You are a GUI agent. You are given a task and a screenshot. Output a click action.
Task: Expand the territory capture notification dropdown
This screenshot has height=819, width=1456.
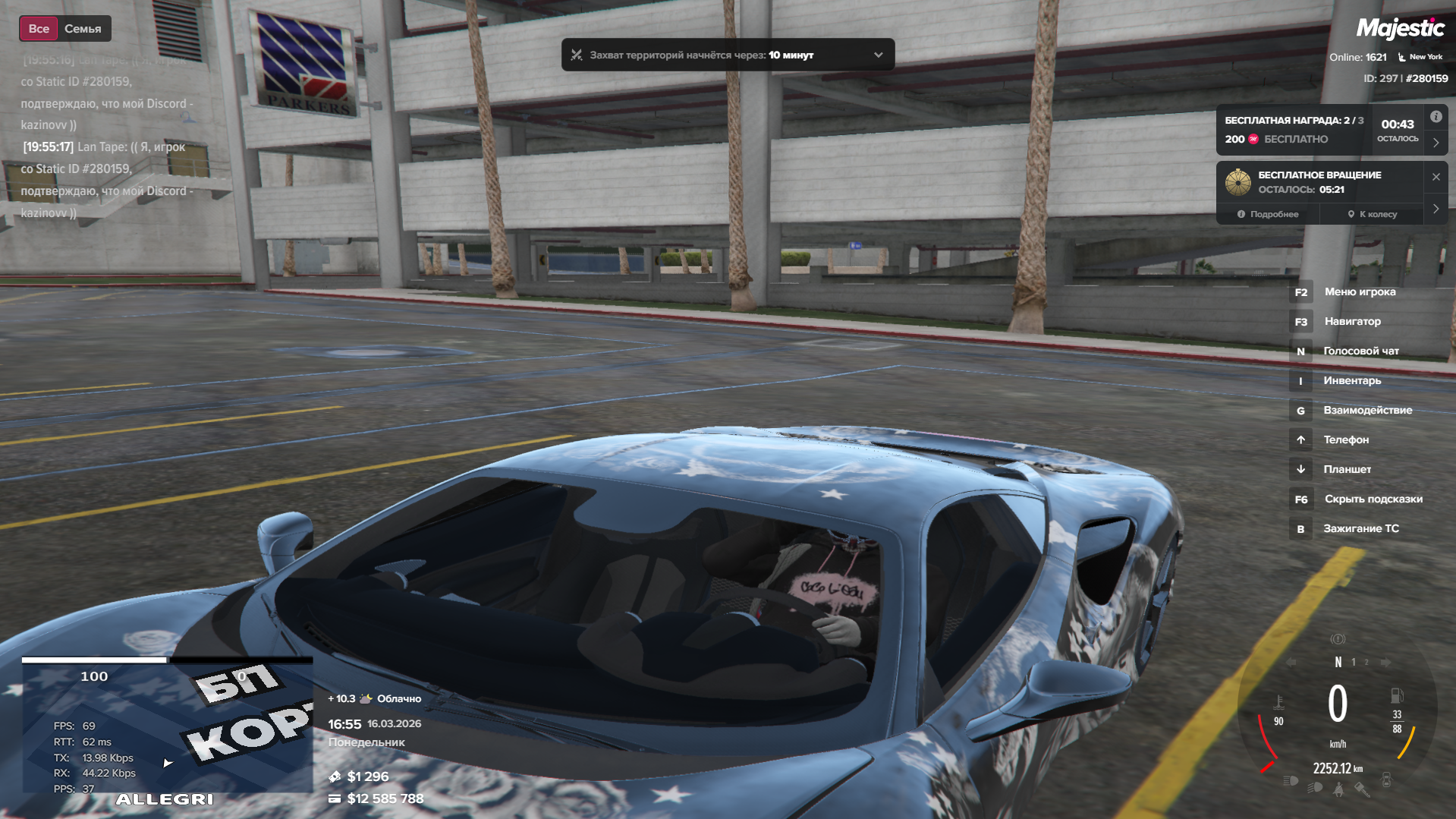tap(878, 55)
